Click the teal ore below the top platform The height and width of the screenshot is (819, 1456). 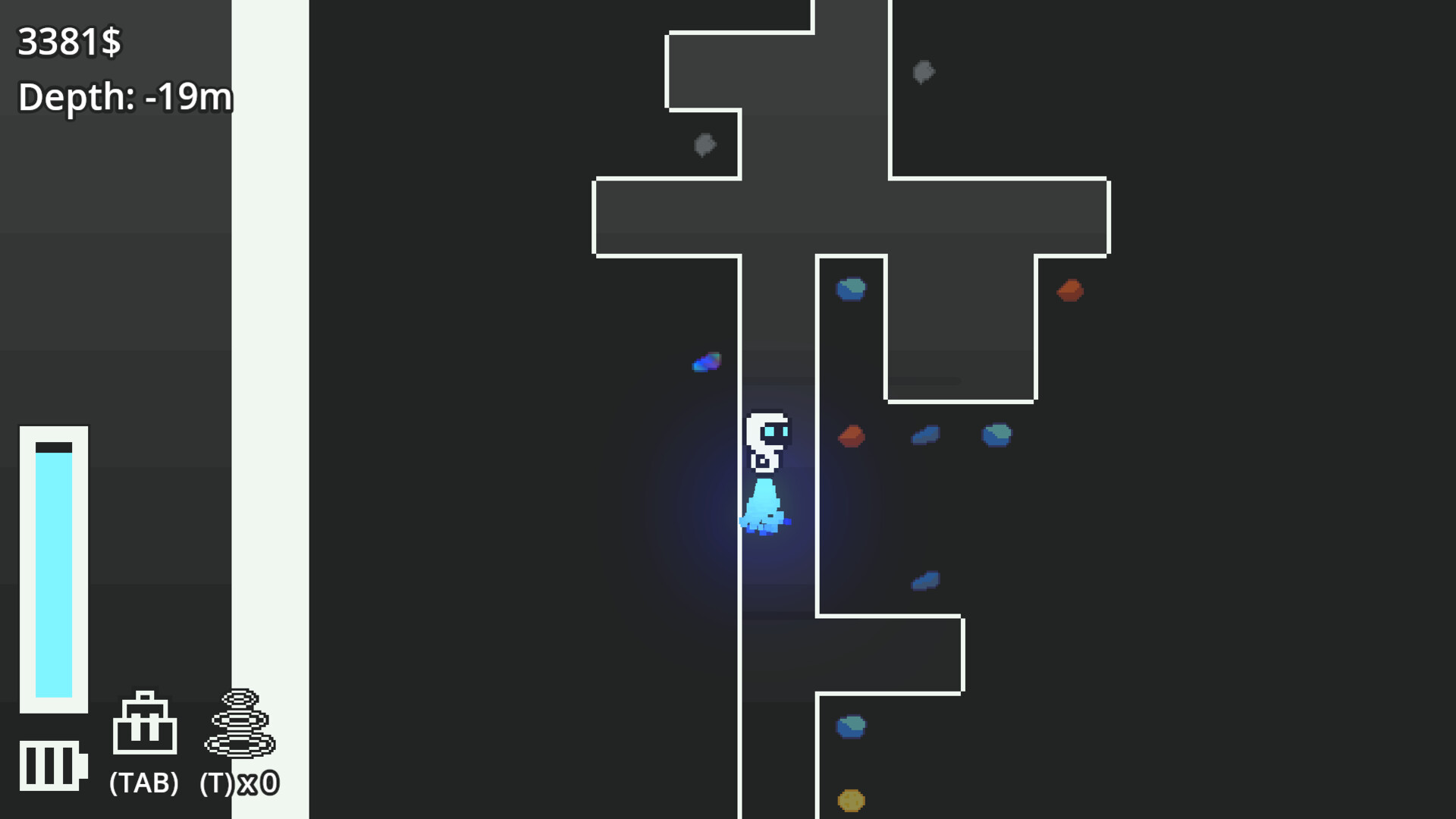(x=851, y=289)
